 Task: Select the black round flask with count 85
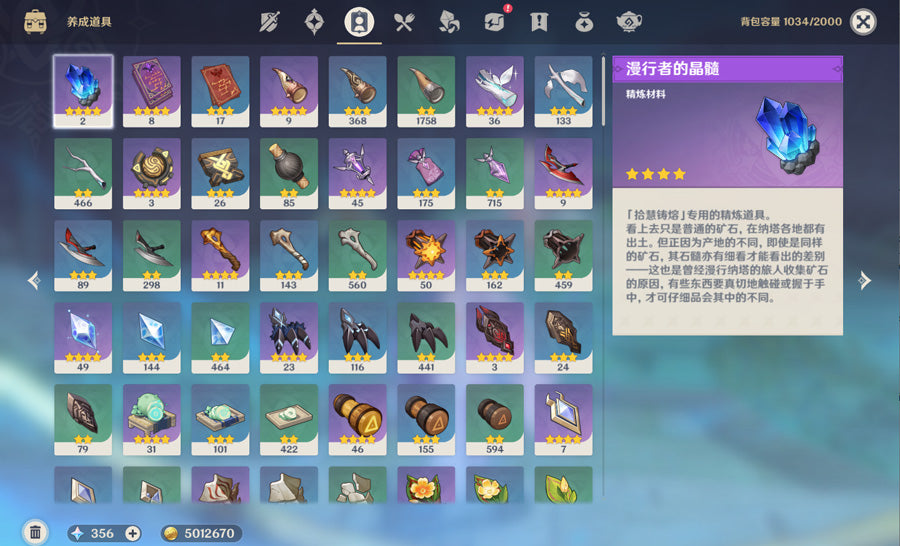click(289, 172)
